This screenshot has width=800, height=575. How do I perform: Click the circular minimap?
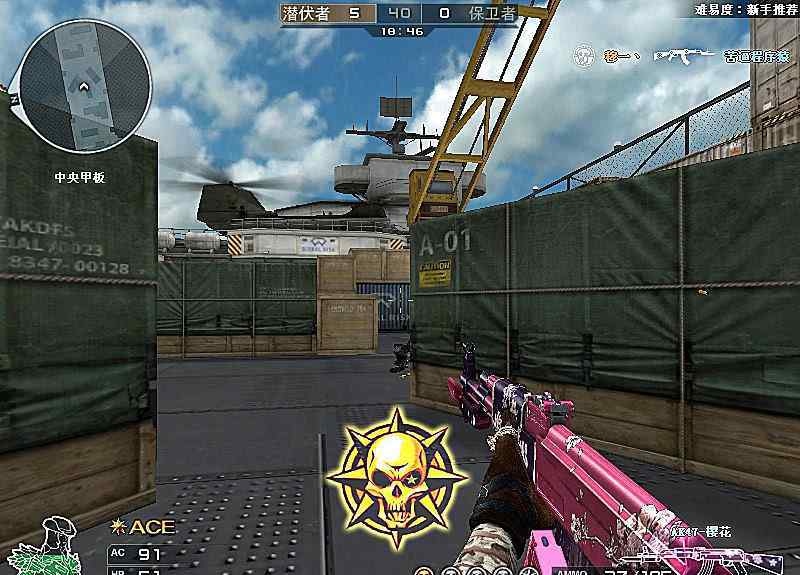86,84
